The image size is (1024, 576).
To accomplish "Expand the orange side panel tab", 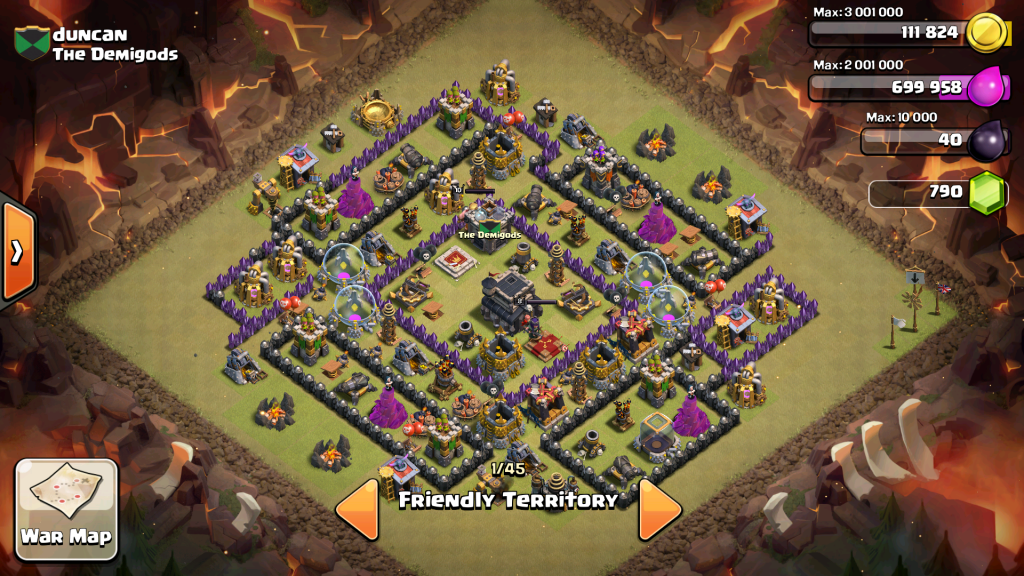I will pos(17,251).
